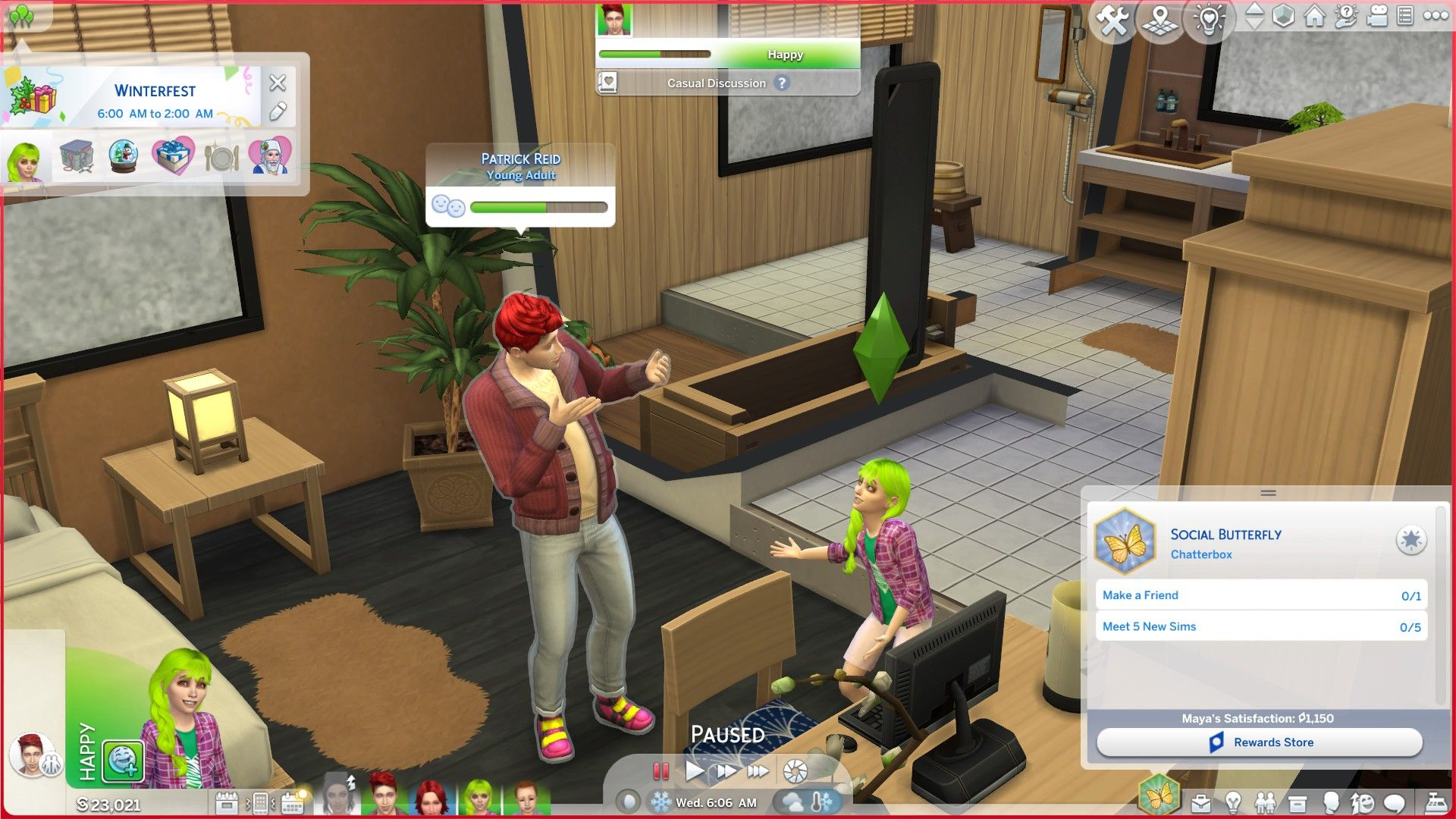
Task: Toggle the camera mode icon in the top bar
Action: (1376, 16)
